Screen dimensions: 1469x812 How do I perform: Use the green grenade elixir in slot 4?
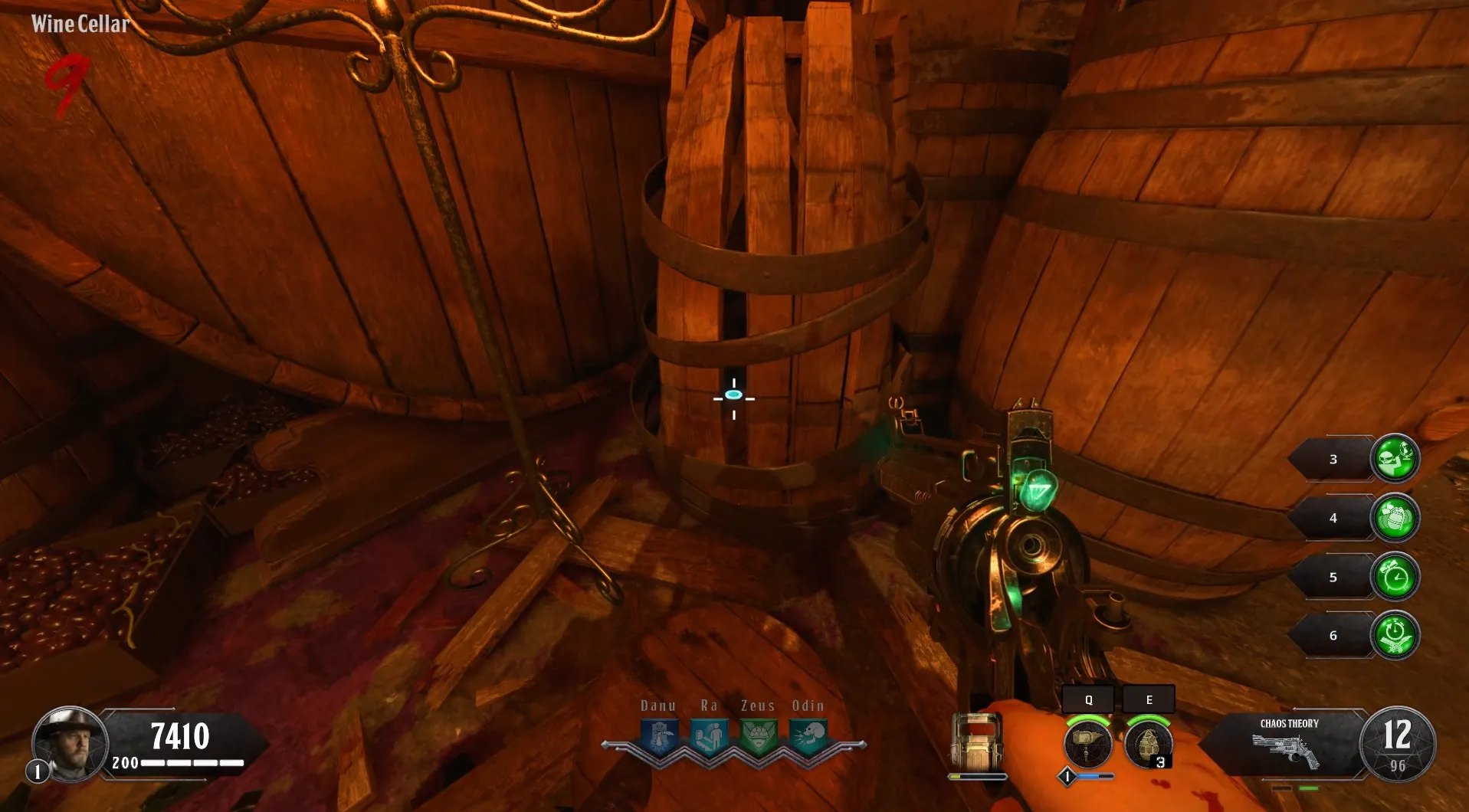[1395, 518]
